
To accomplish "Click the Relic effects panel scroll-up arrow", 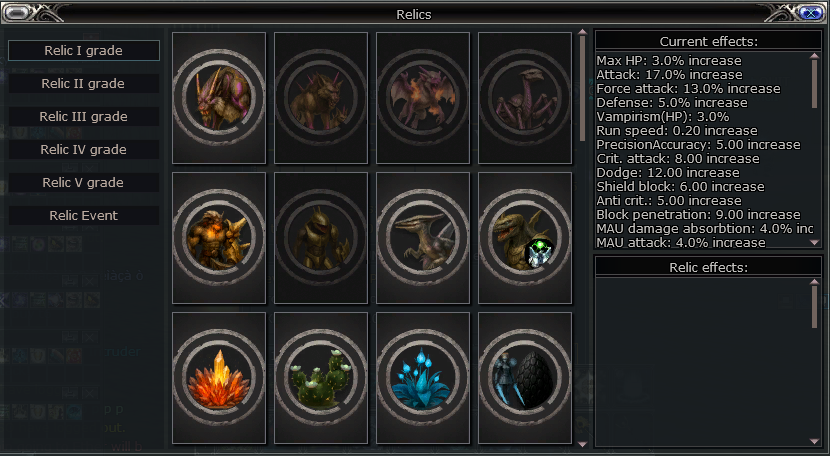I will 815,283.
